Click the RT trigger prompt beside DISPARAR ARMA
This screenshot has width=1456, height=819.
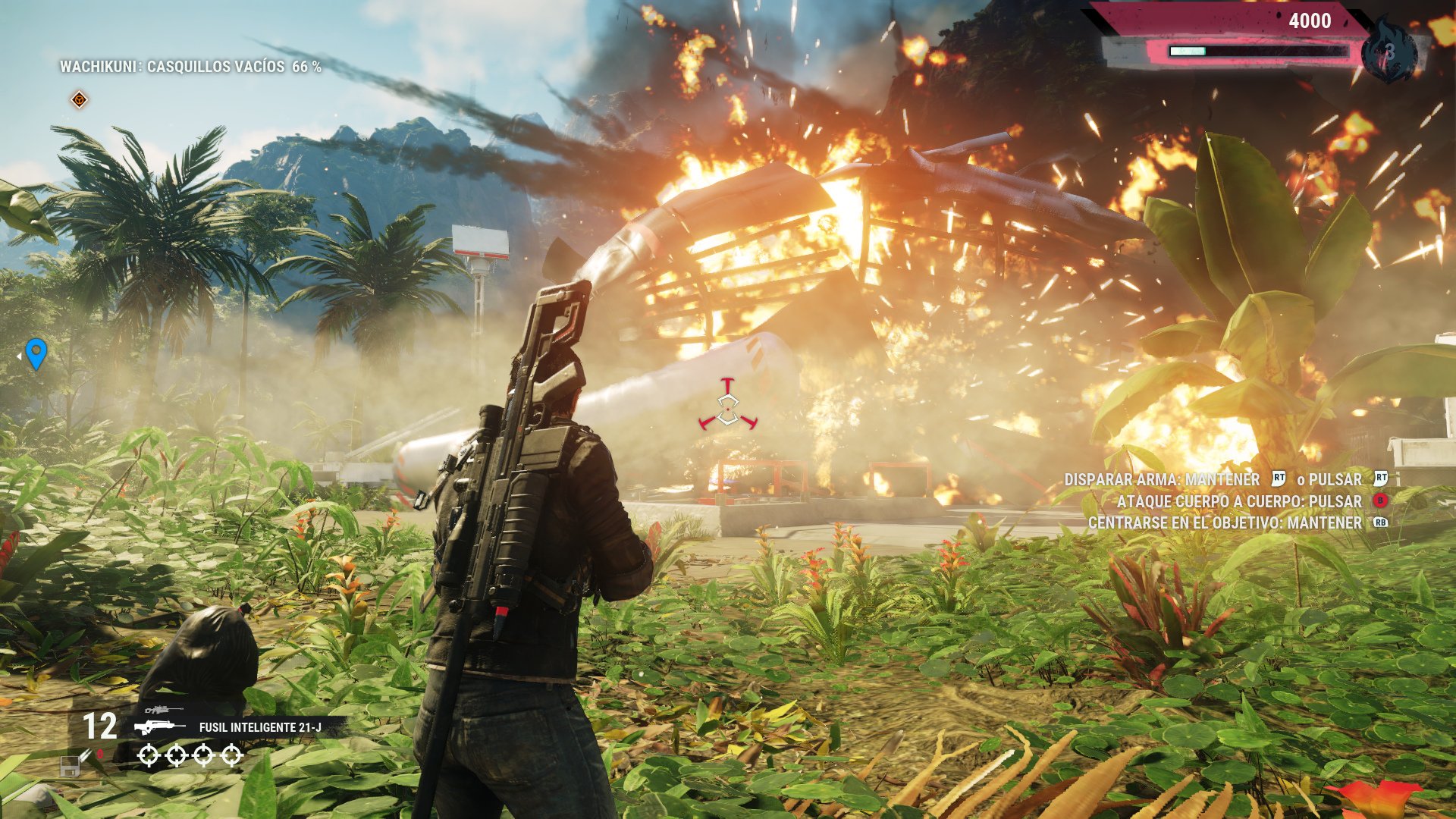click(1279, 479)
